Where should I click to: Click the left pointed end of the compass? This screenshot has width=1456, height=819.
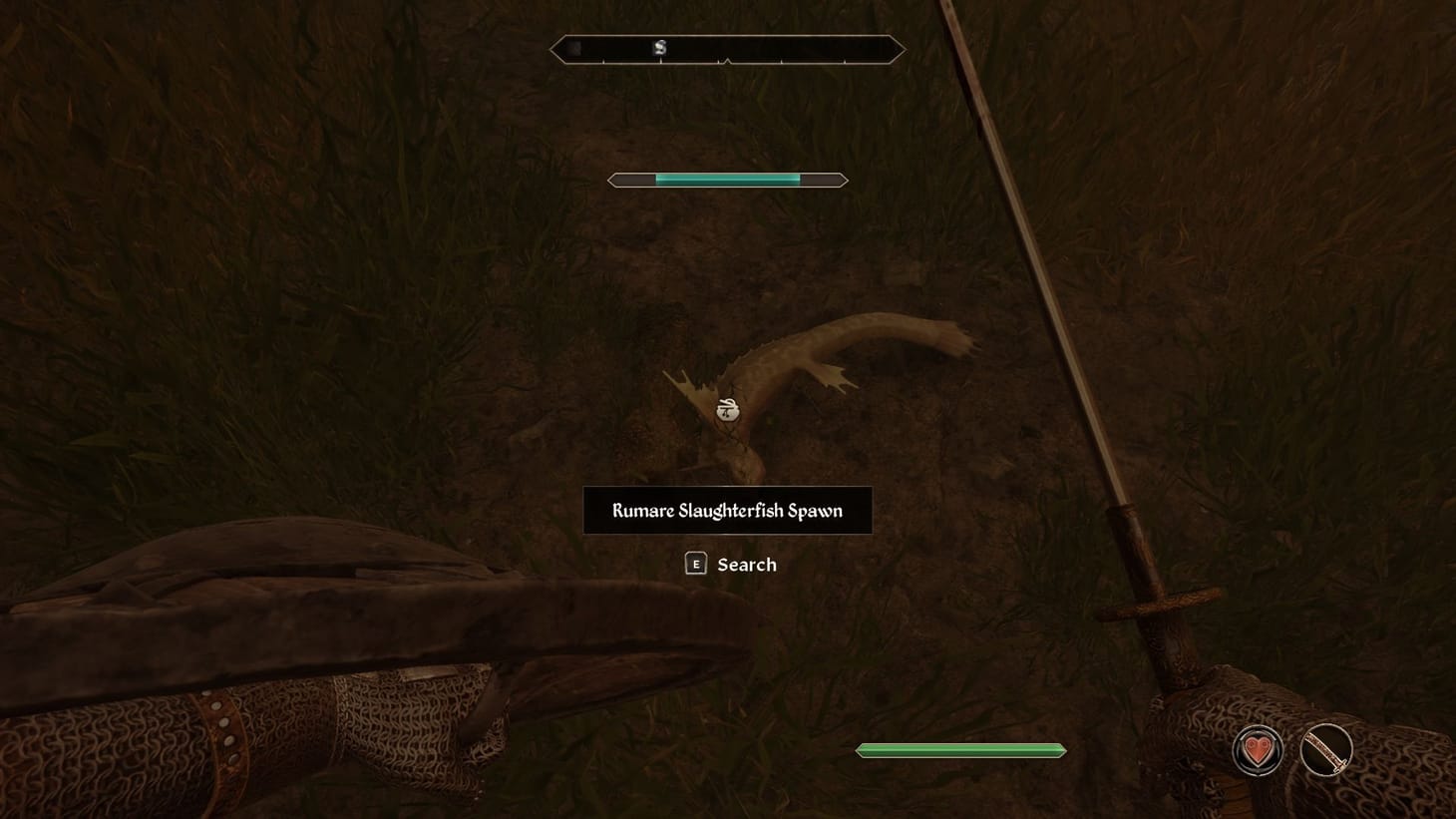coord(556,48)
